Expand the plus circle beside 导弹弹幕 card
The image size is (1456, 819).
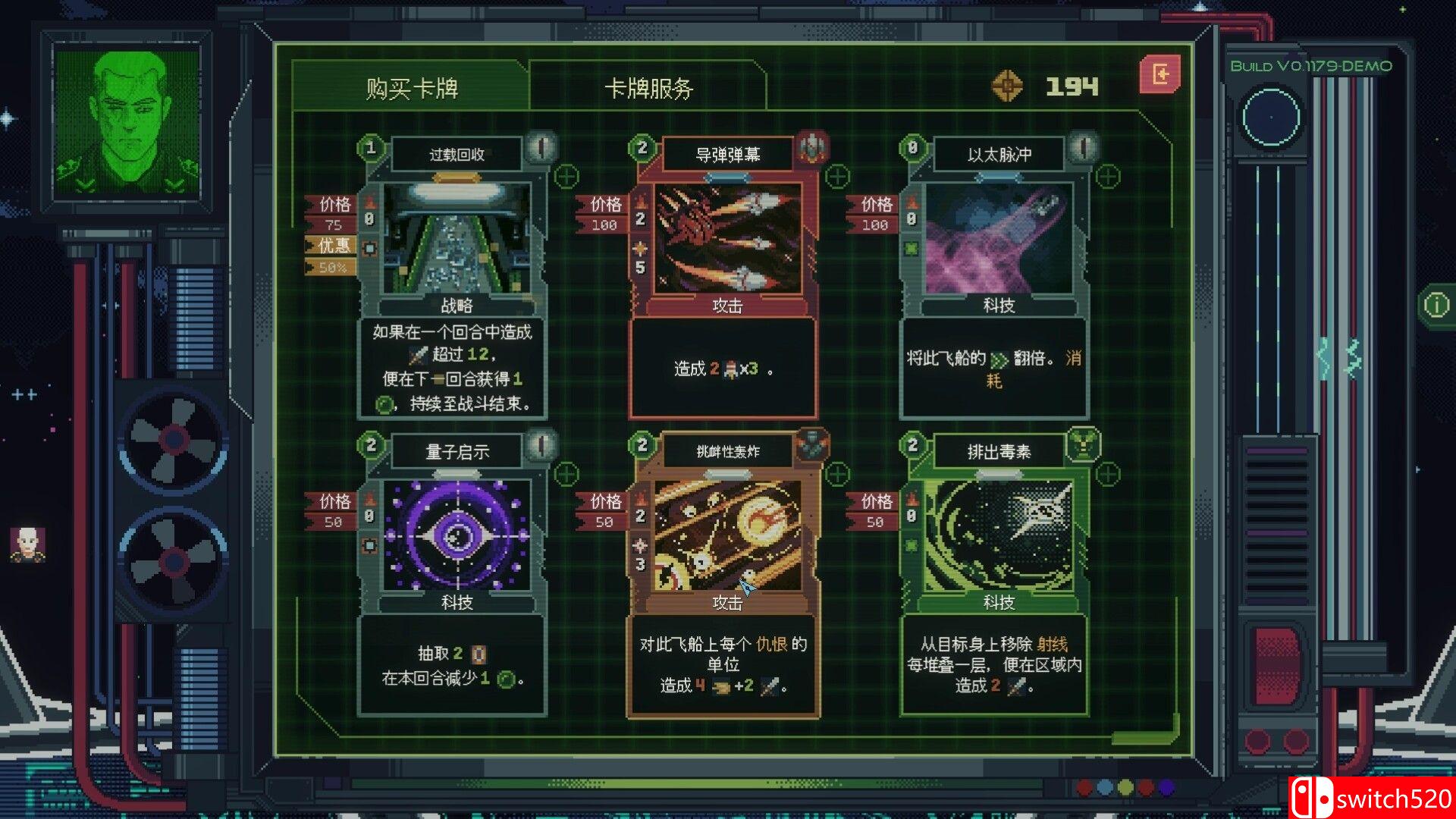837,177
